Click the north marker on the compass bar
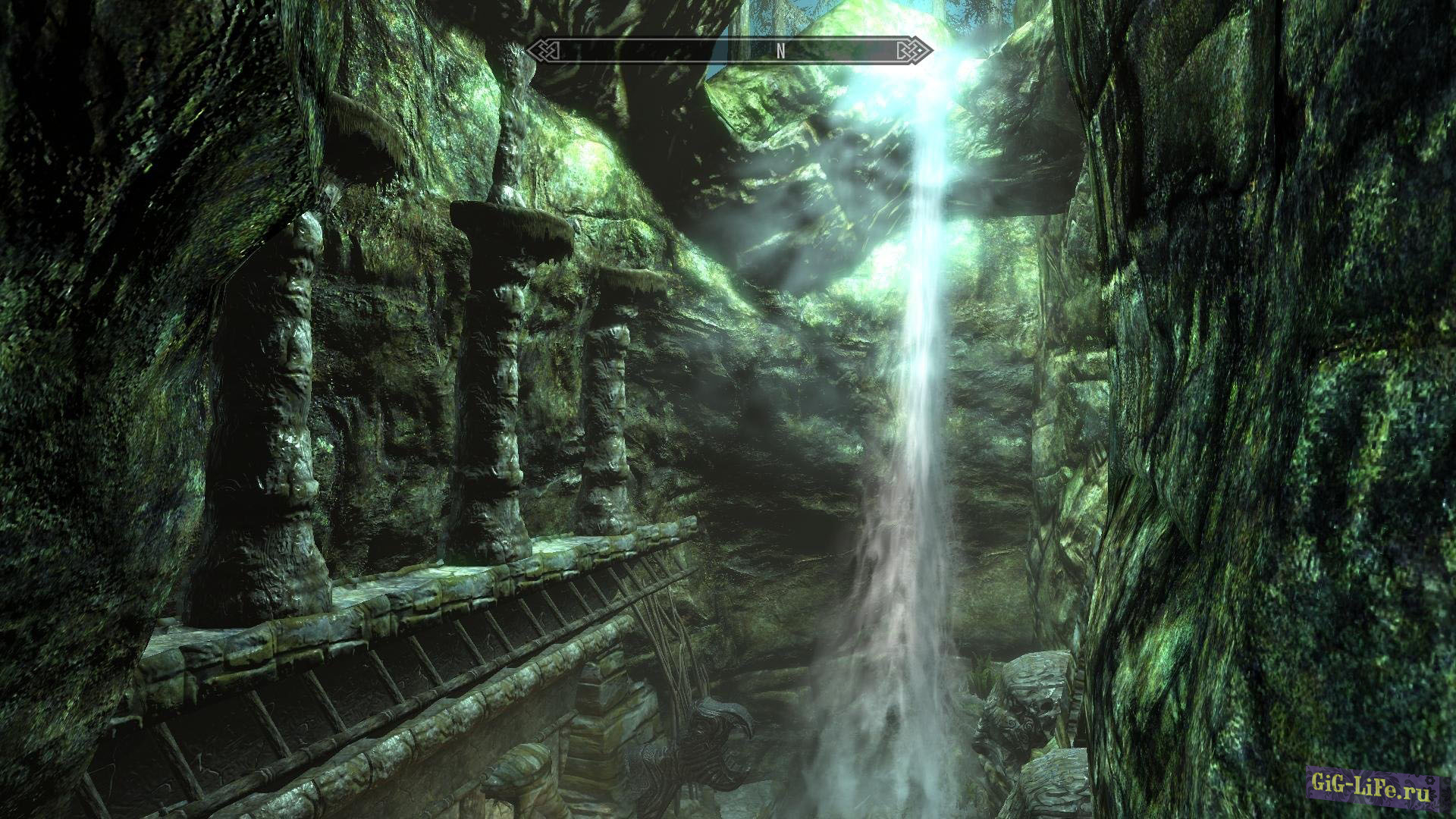Viewport: 1456px width, 819px height. [x=780, y=52]
